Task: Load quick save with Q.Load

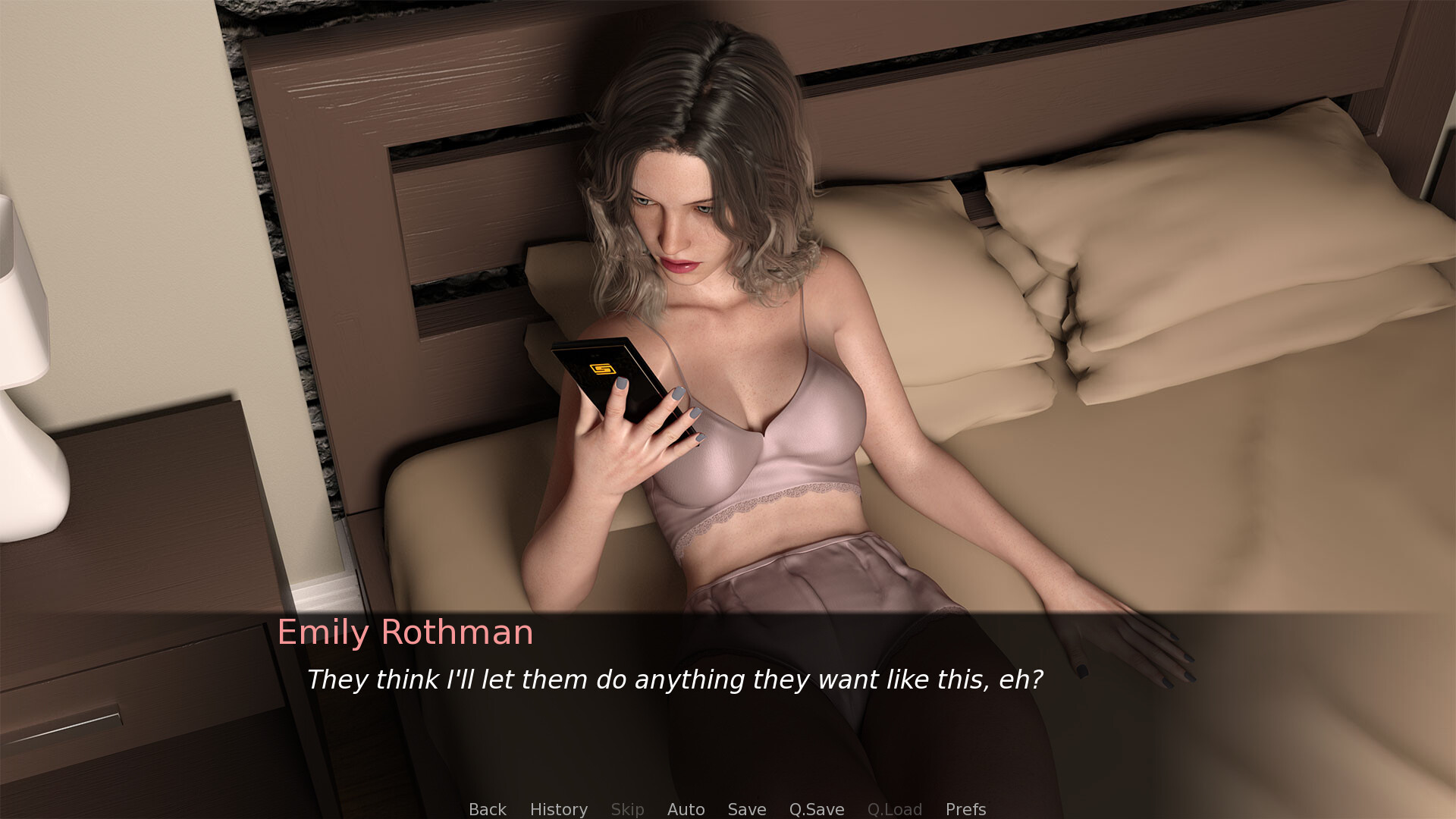Action: (894, 809)
